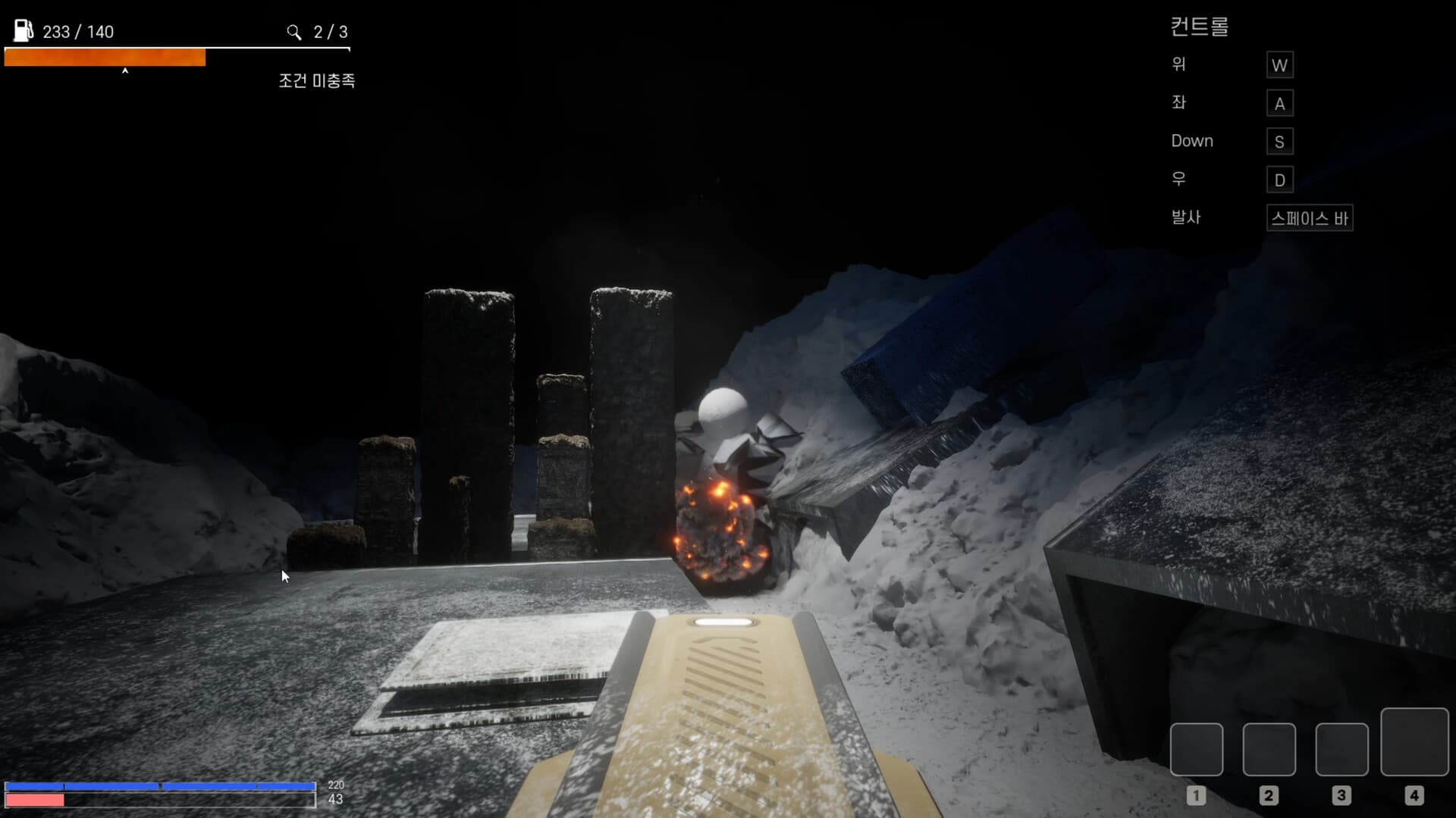Screen dimensions: 1456x818
Task: Select hotbar slot 2
Action: coord(1269,750)
